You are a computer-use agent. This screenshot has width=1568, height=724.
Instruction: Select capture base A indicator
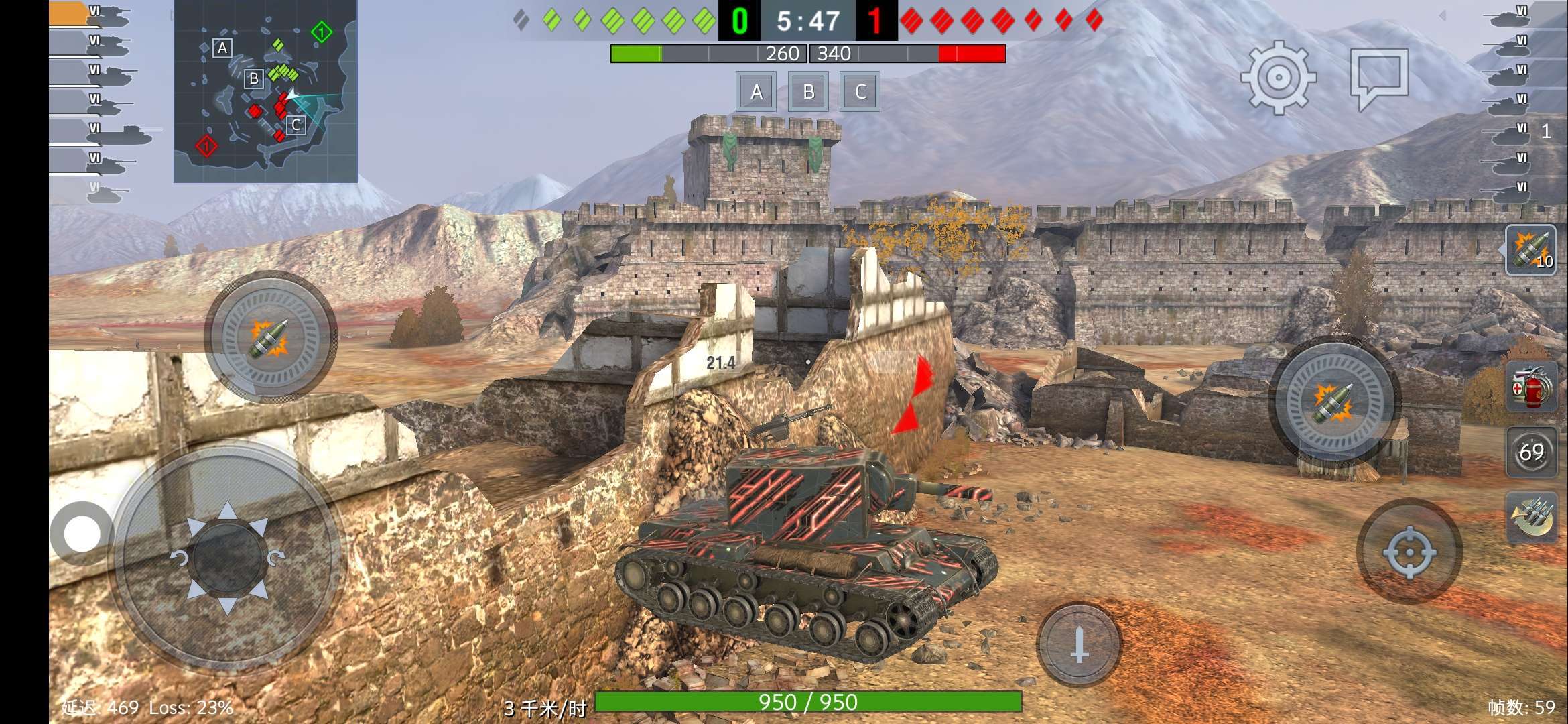[756, 92]
